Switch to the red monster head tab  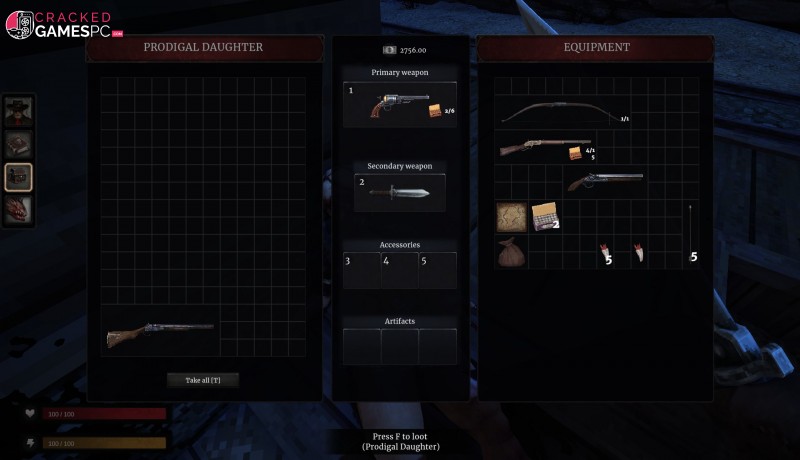(x=19, y=209)
